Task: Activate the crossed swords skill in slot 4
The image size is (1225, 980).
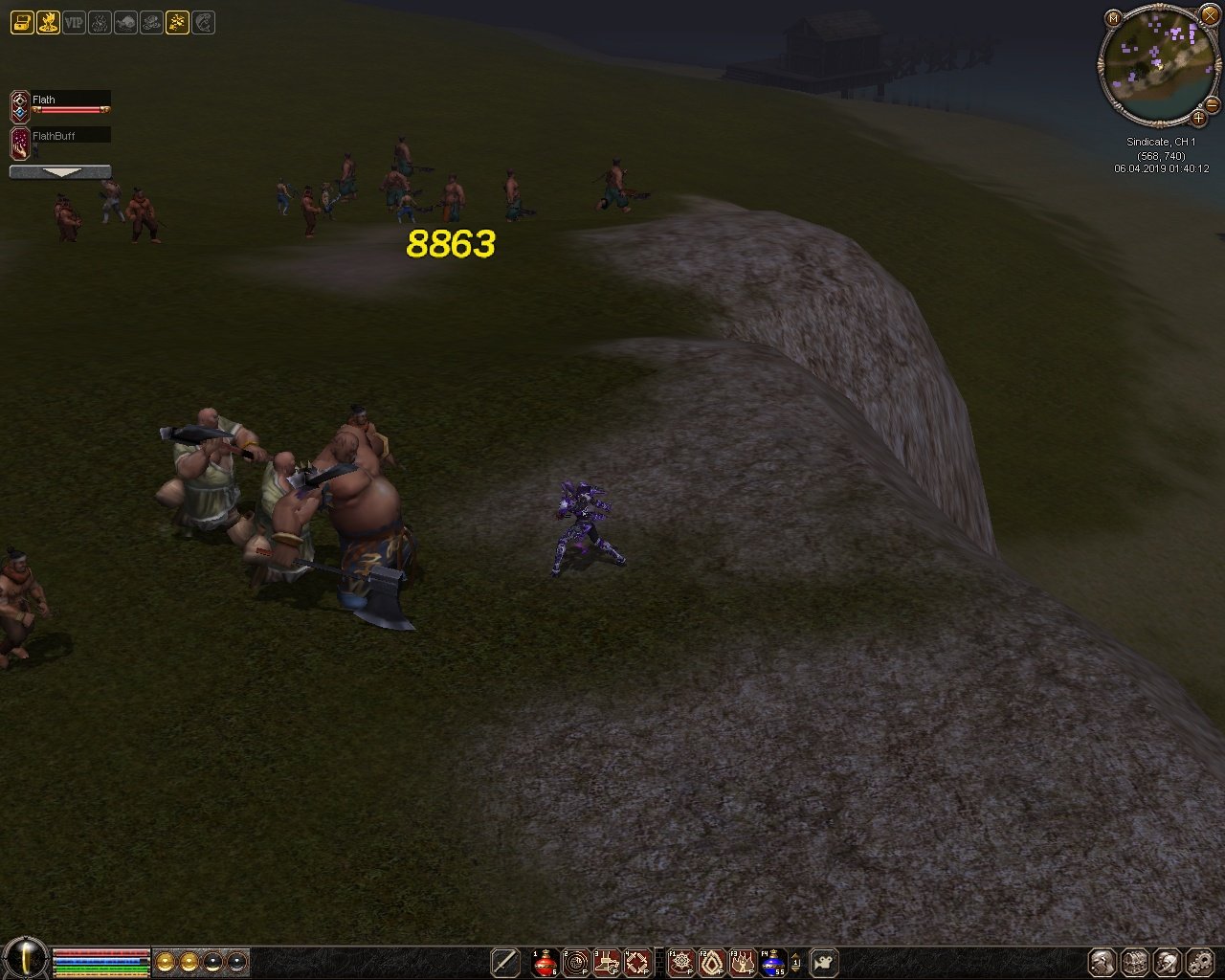Action: [637, 962]
